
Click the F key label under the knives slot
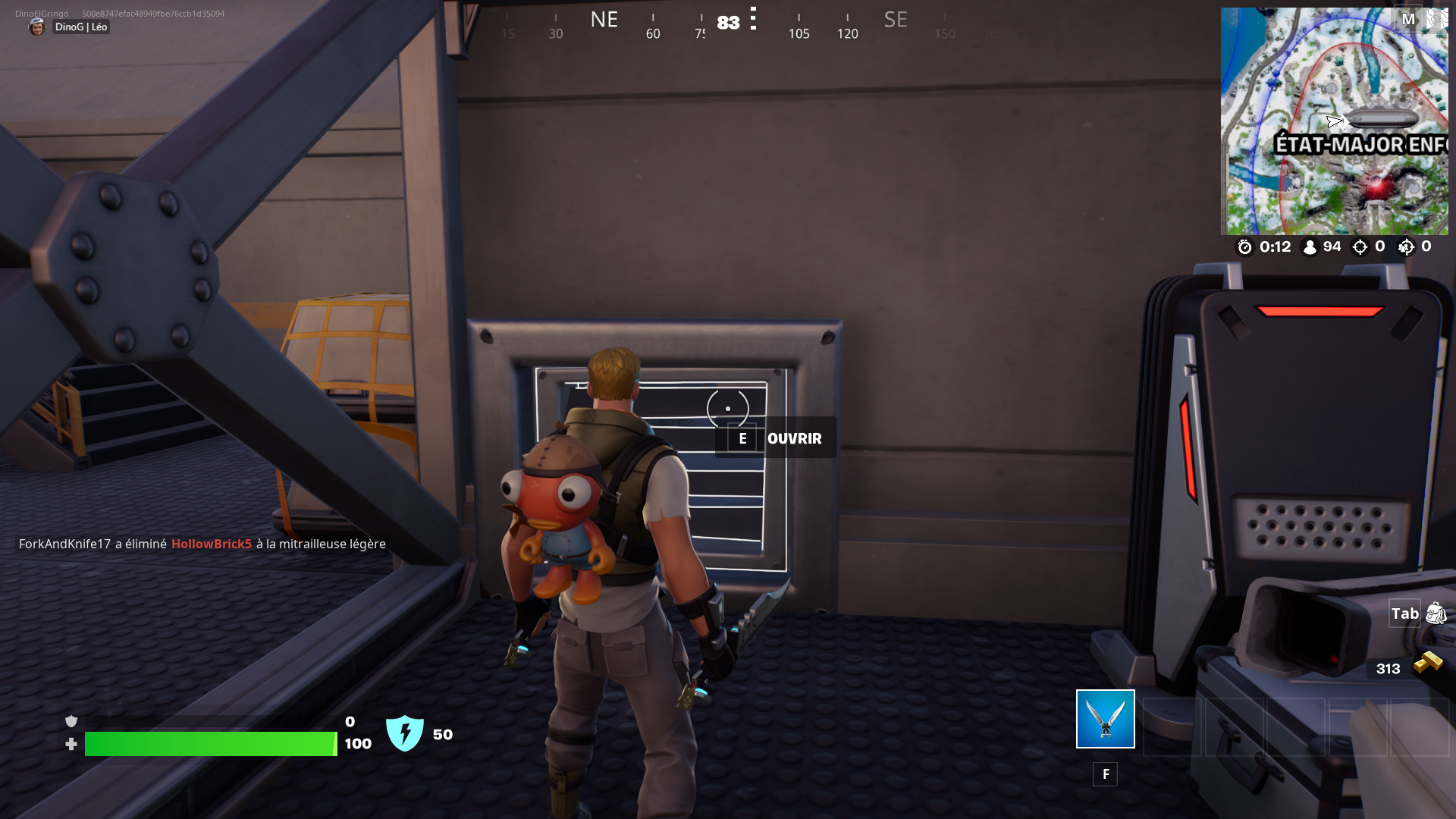[x=1105, y=774]
